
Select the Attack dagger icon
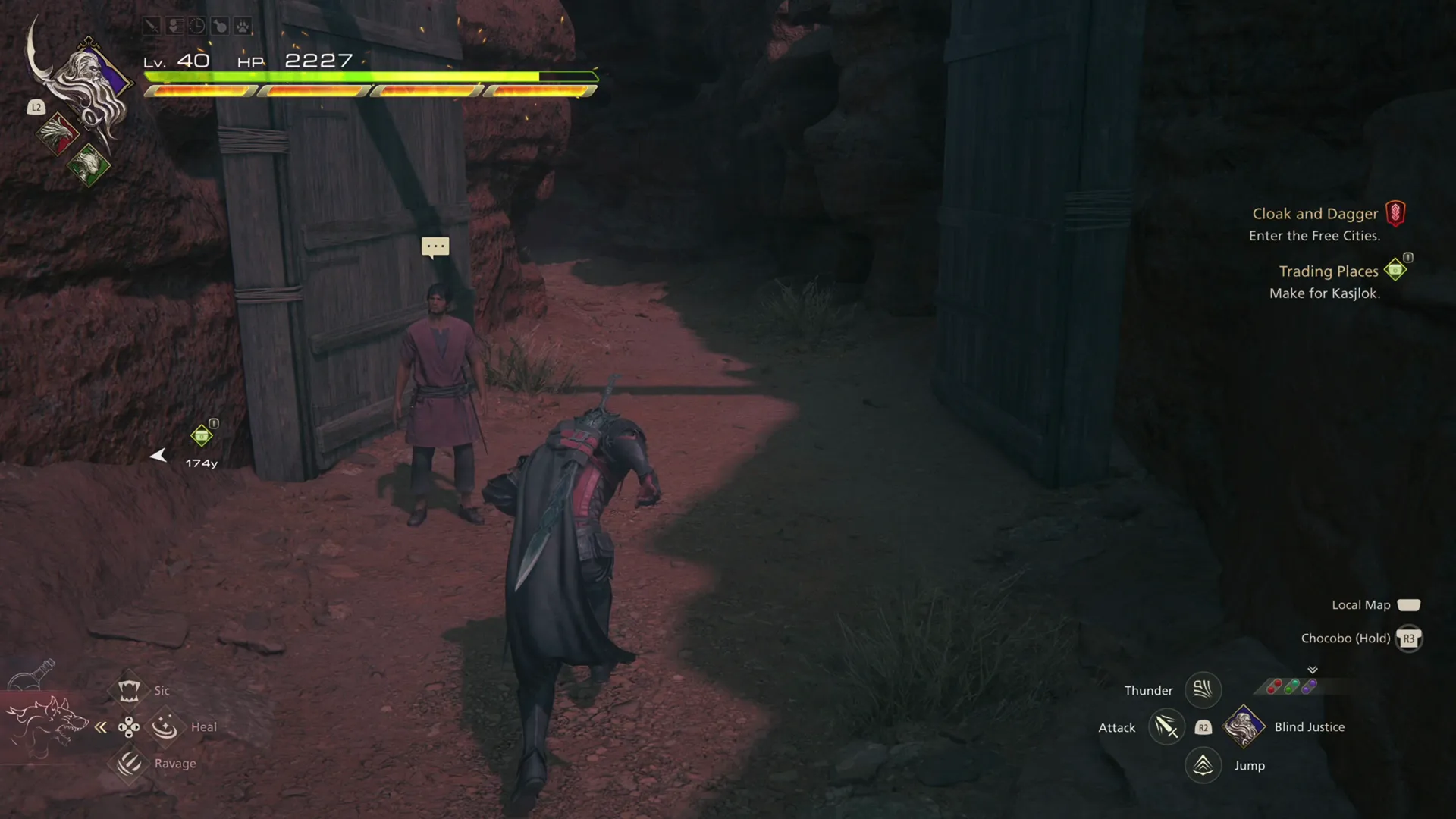point(1166,726)
